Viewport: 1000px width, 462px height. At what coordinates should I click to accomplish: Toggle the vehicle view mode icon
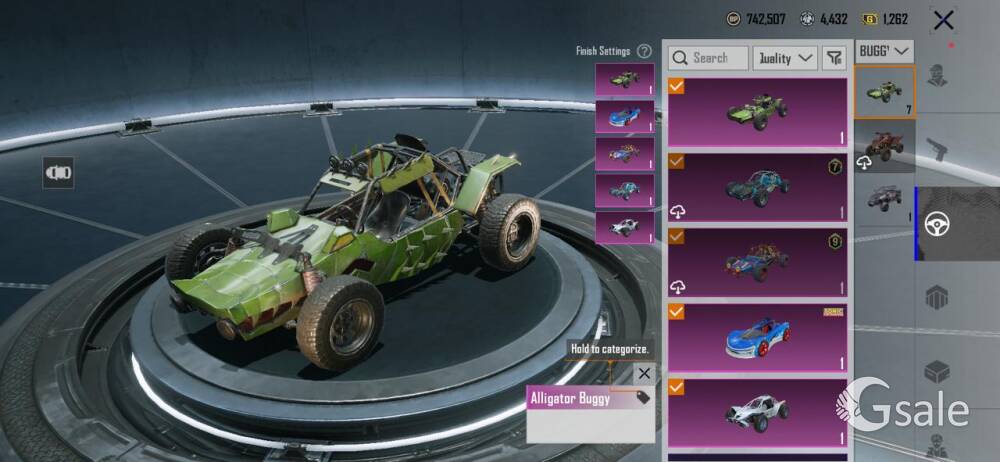pos(58,172)
